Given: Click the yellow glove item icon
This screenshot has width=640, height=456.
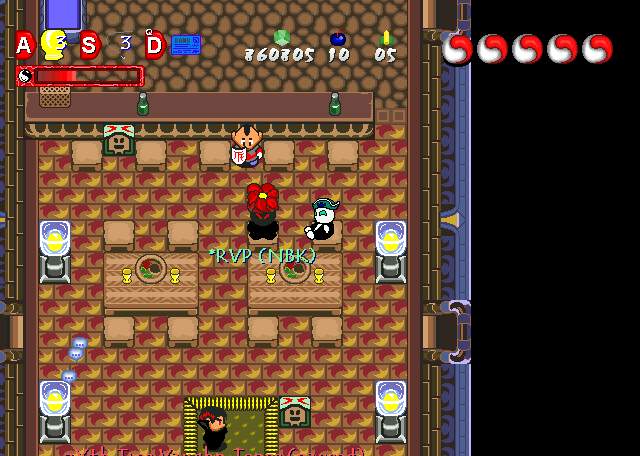Looking at the screenshot, I should [55, 45].
